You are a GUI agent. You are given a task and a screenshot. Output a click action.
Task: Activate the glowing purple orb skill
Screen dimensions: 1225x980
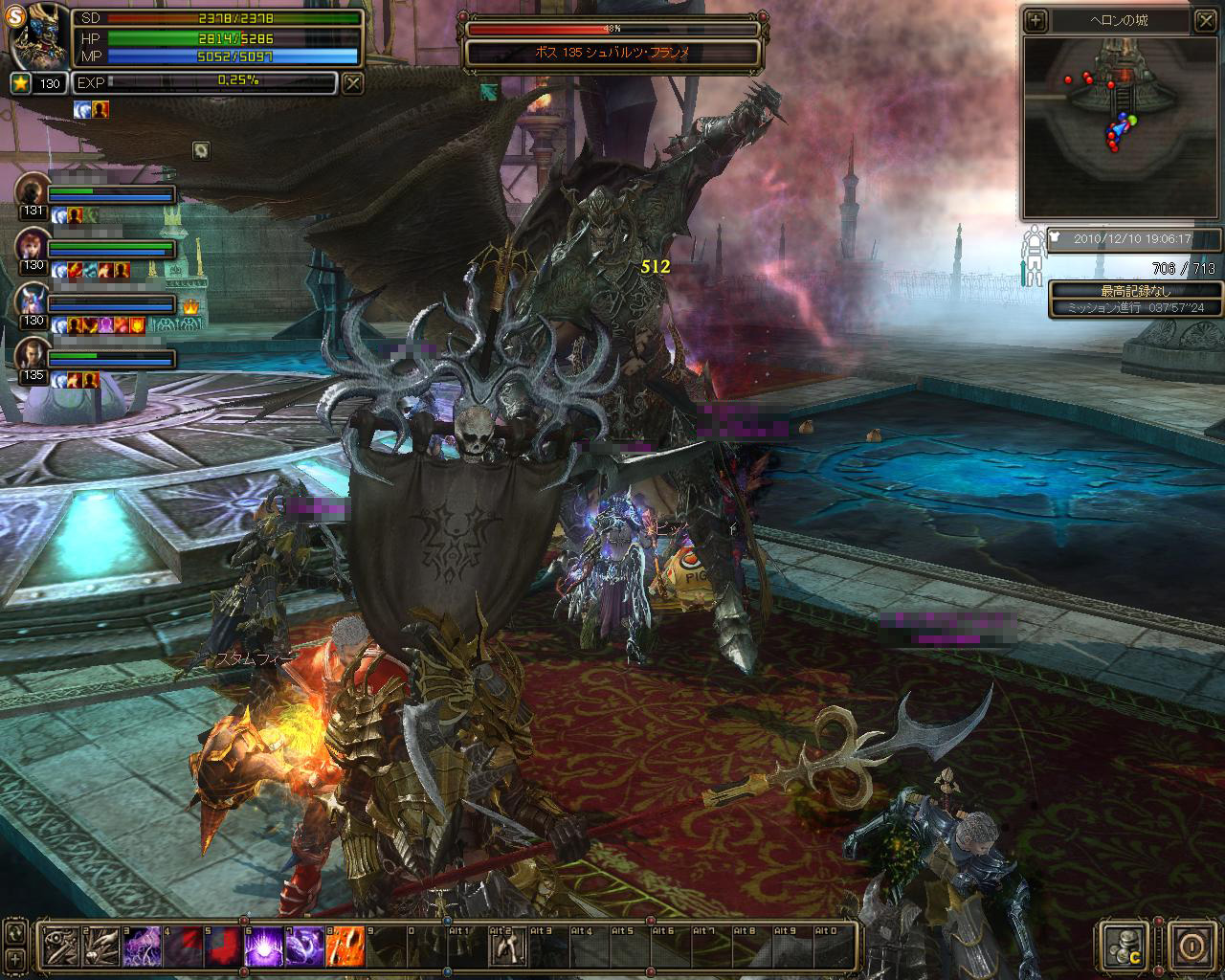(x=263, y=947)
